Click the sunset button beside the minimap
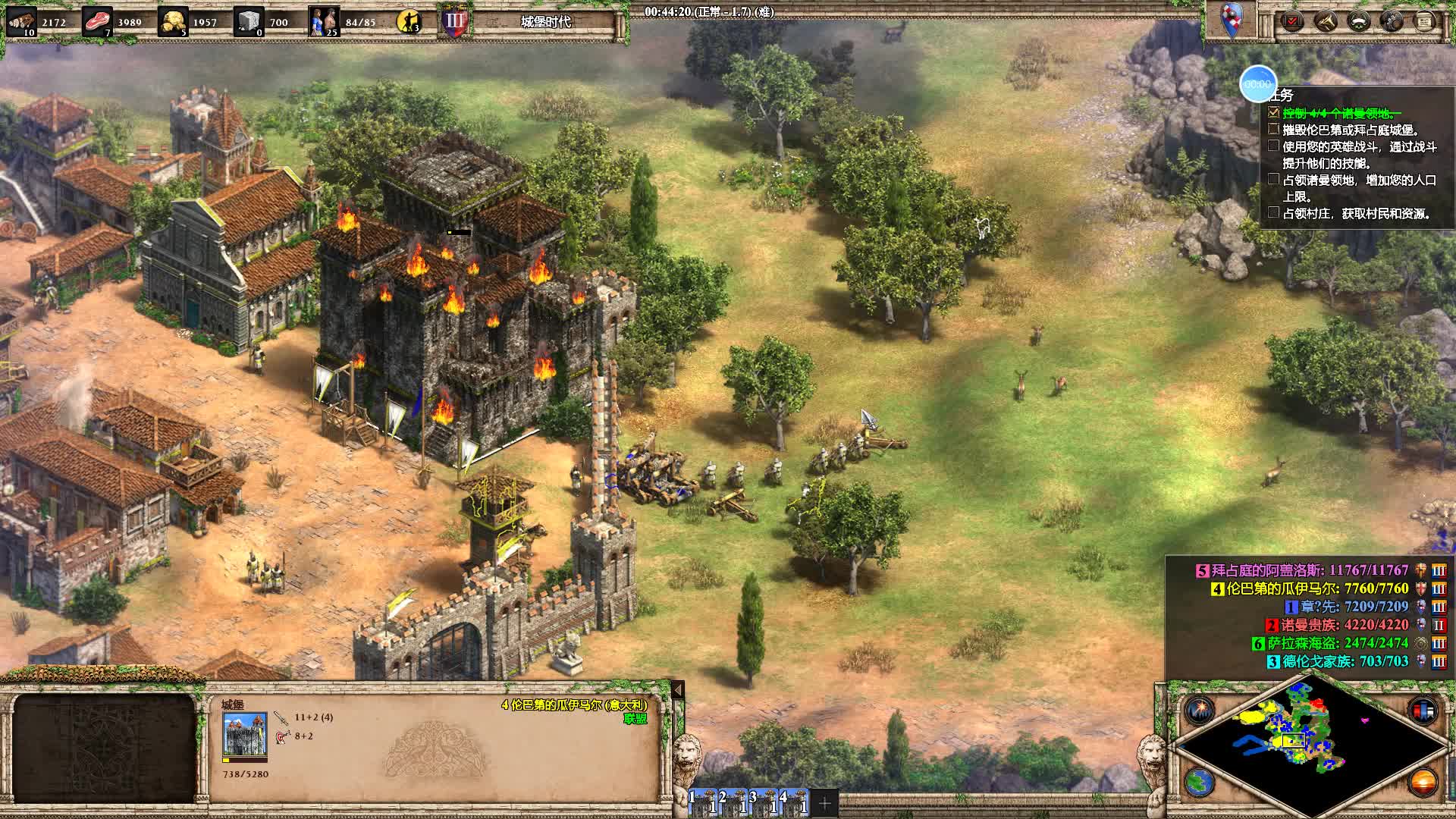 coord(1423,782)
